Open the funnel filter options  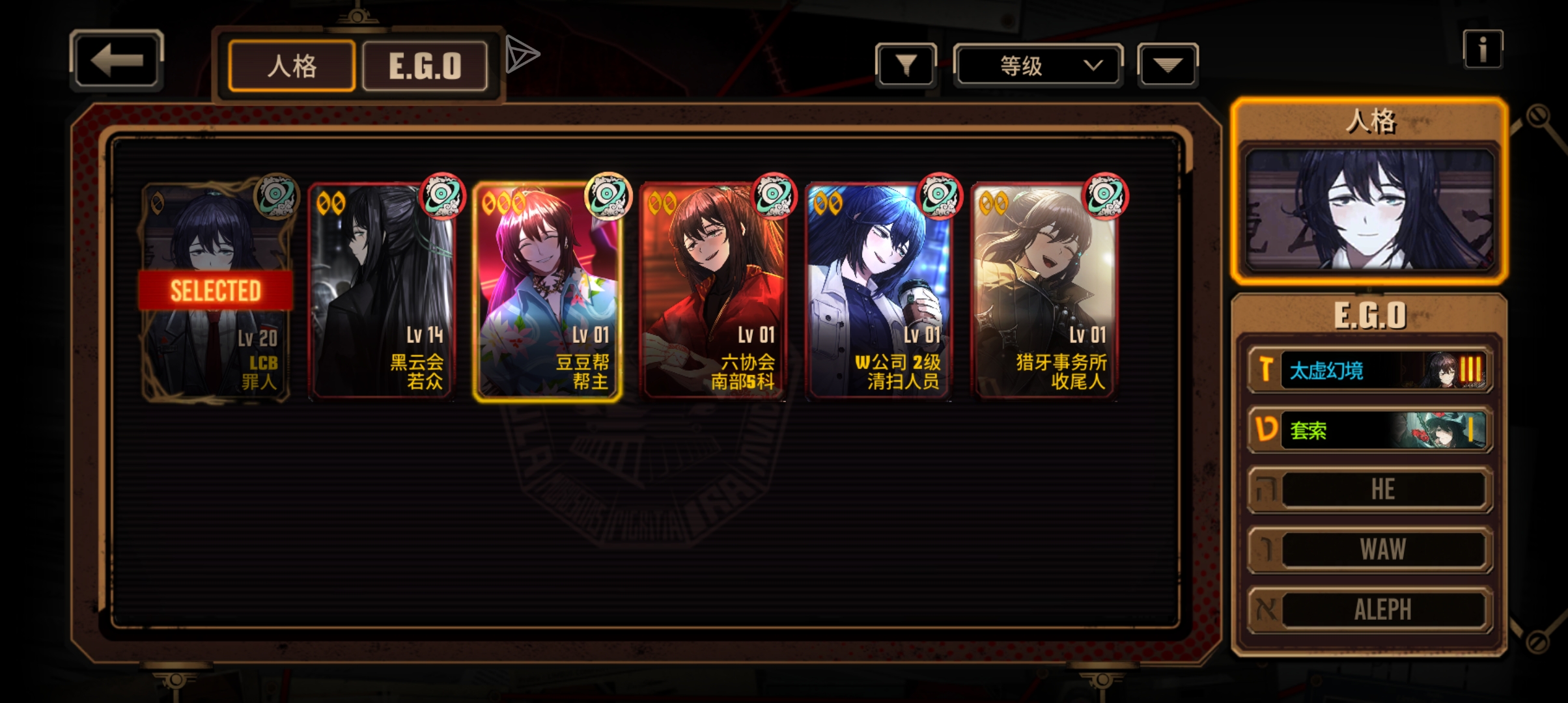906,65
